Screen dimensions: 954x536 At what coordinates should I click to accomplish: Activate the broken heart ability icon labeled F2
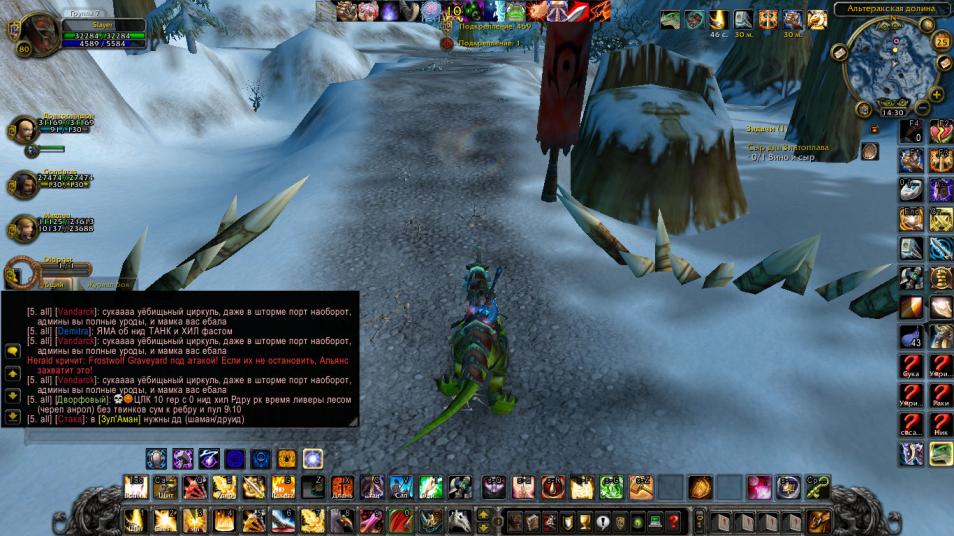click(x=940, y=131)
